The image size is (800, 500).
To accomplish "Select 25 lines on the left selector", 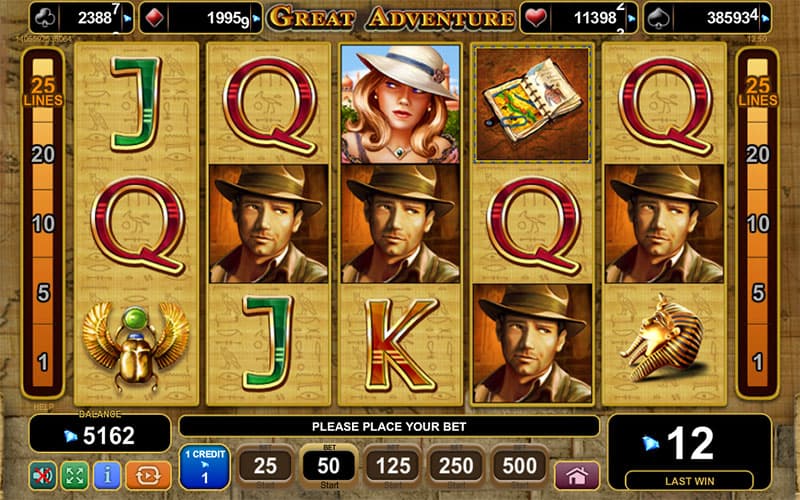I will point(43,90).
